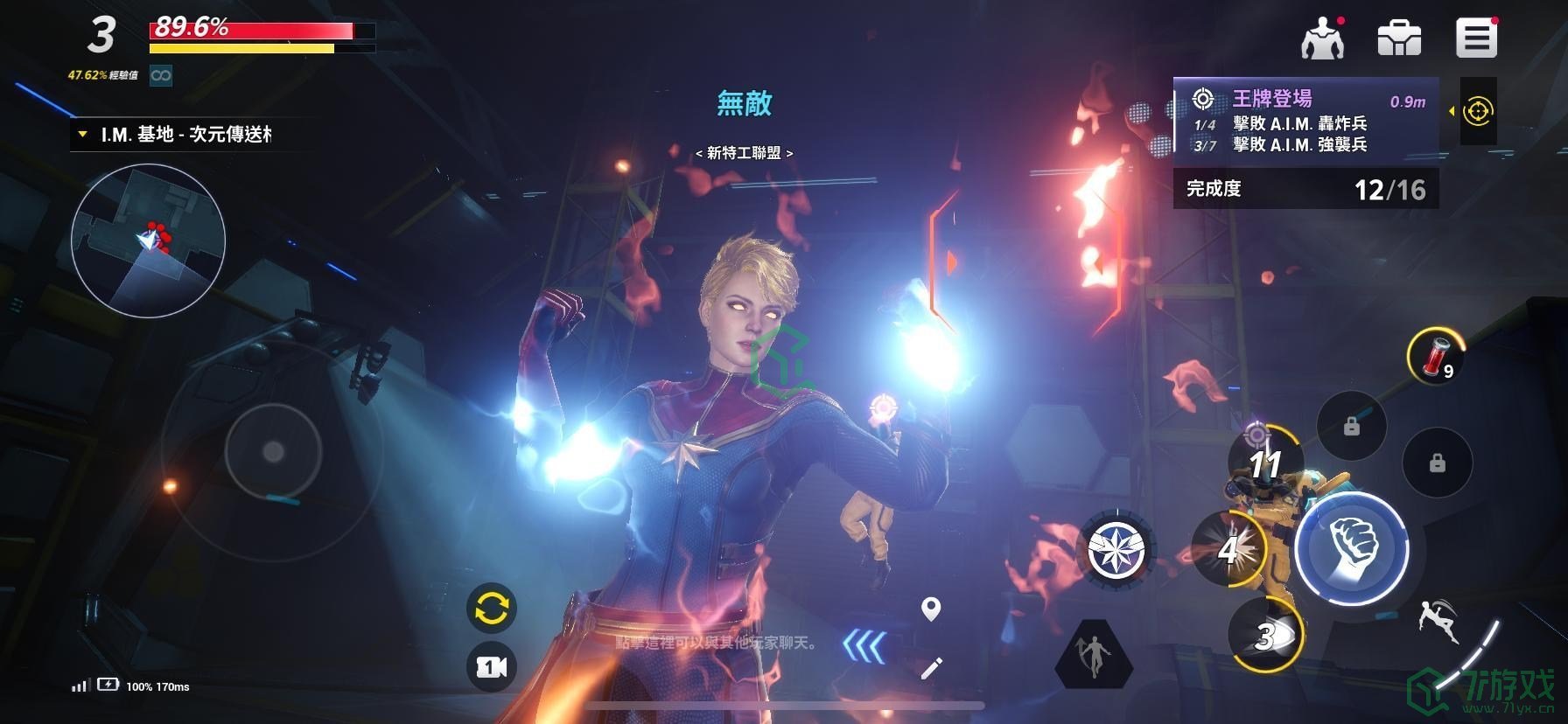This screenshot has height=724, width=1568.
Task: Open the hero character menu icon
Action: click(x=1322, y=38)
